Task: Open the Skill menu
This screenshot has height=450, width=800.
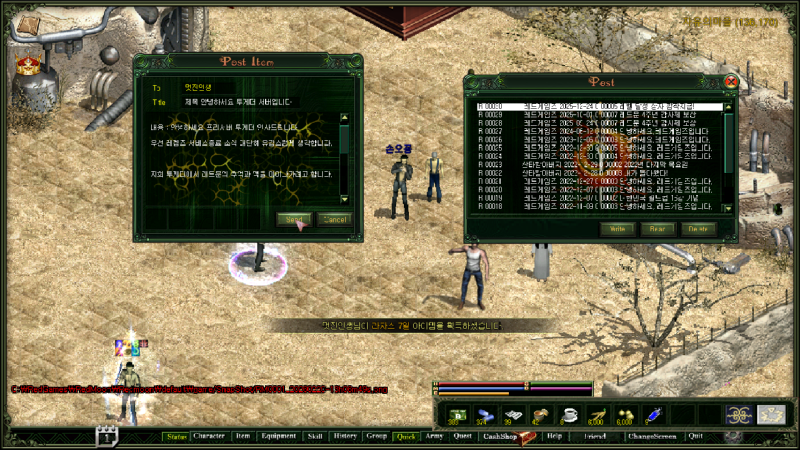Action: point(314,437)
